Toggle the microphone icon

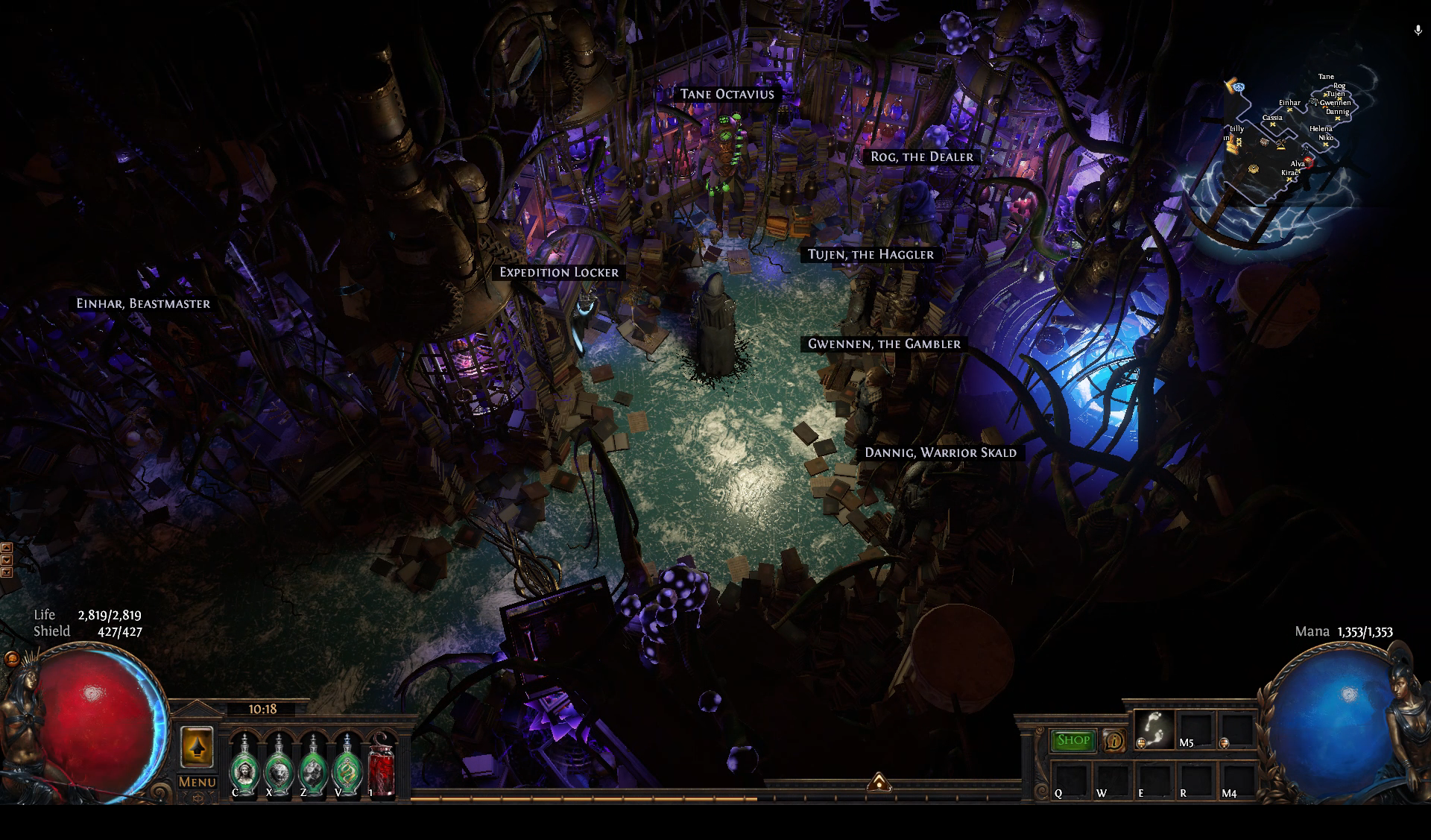click(1418, 31)
